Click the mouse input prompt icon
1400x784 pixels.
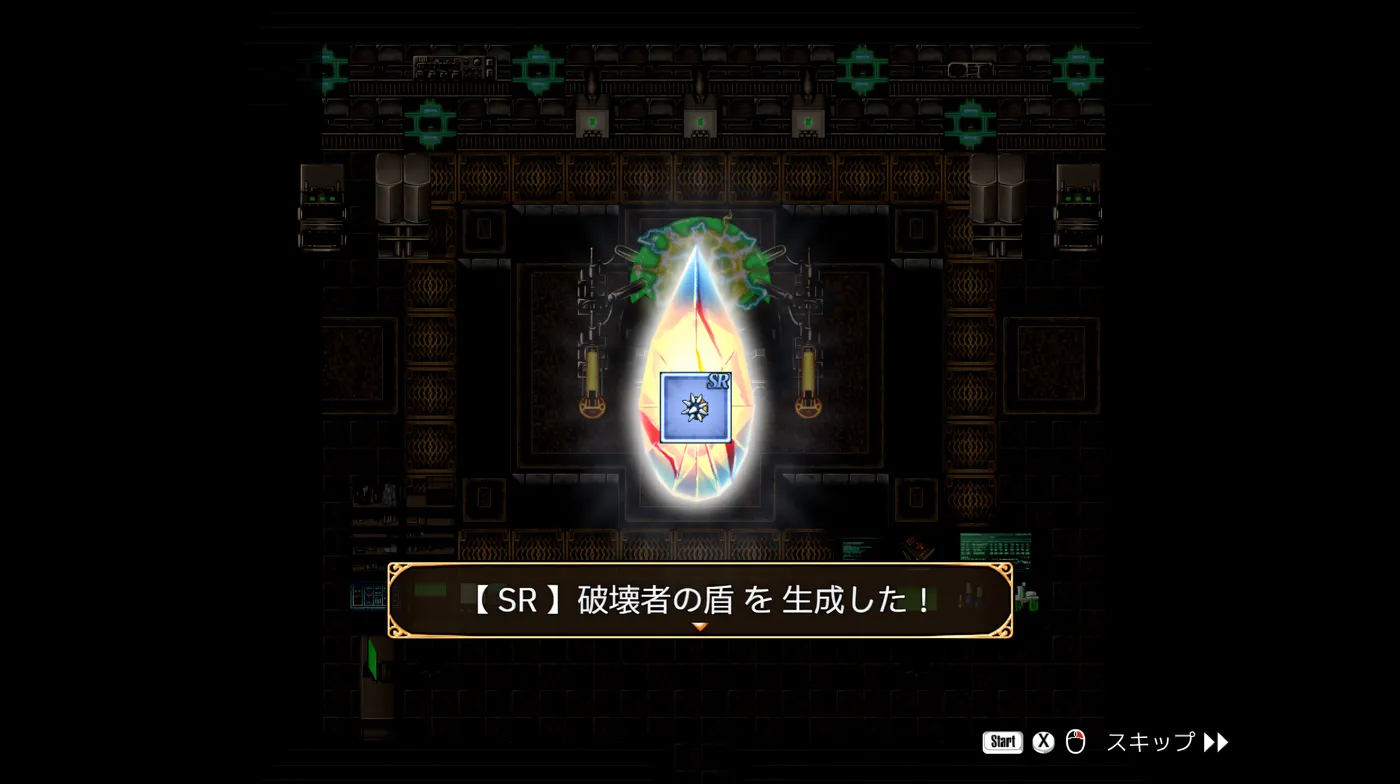pos(1075,742)
